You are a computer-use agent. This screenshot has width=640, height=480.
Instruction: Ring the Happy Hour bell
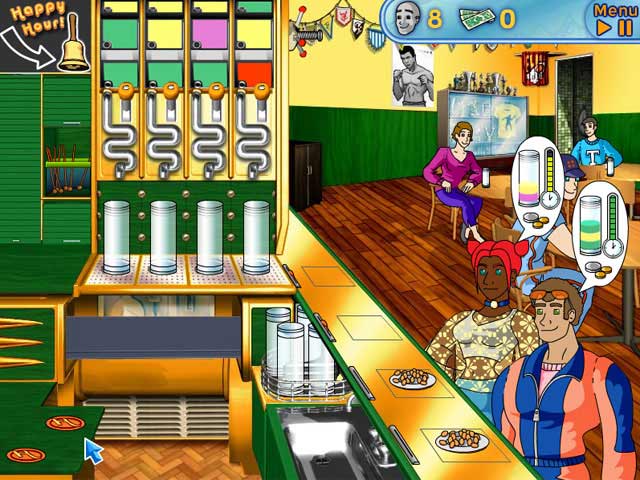(73, 50)
